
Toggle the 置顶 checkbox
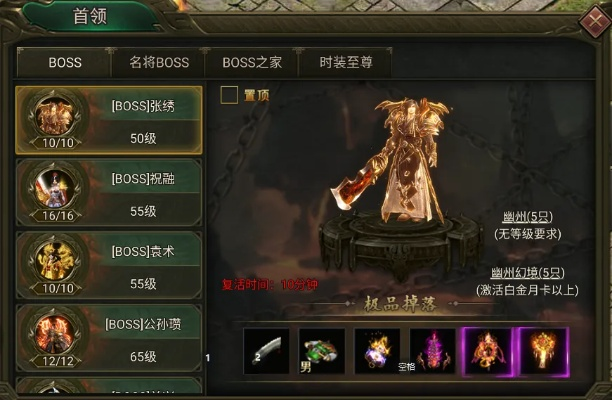230,95
